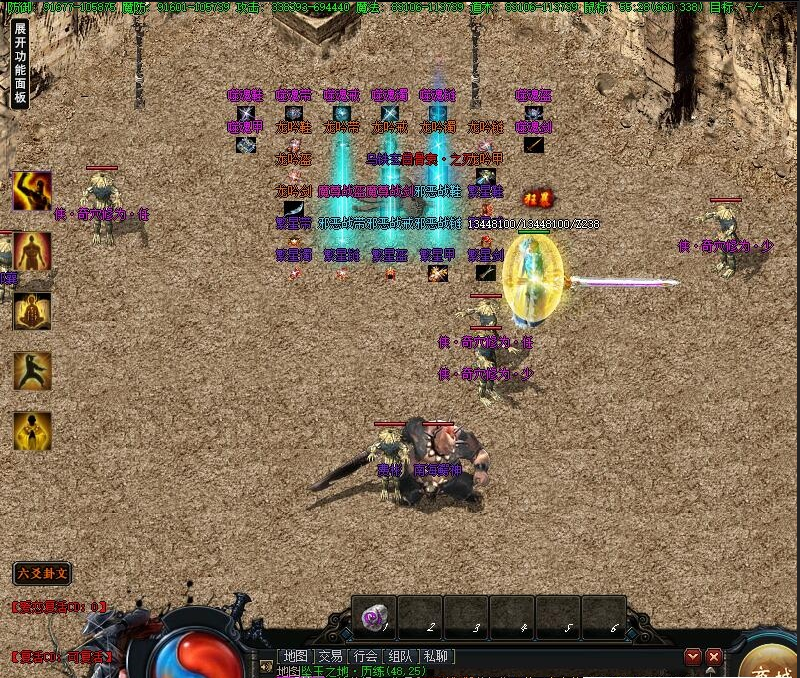The height and width of the screenshot is (678, 800).
Task: Use the martial arts stance skill icon
Action: coord(32,371)
